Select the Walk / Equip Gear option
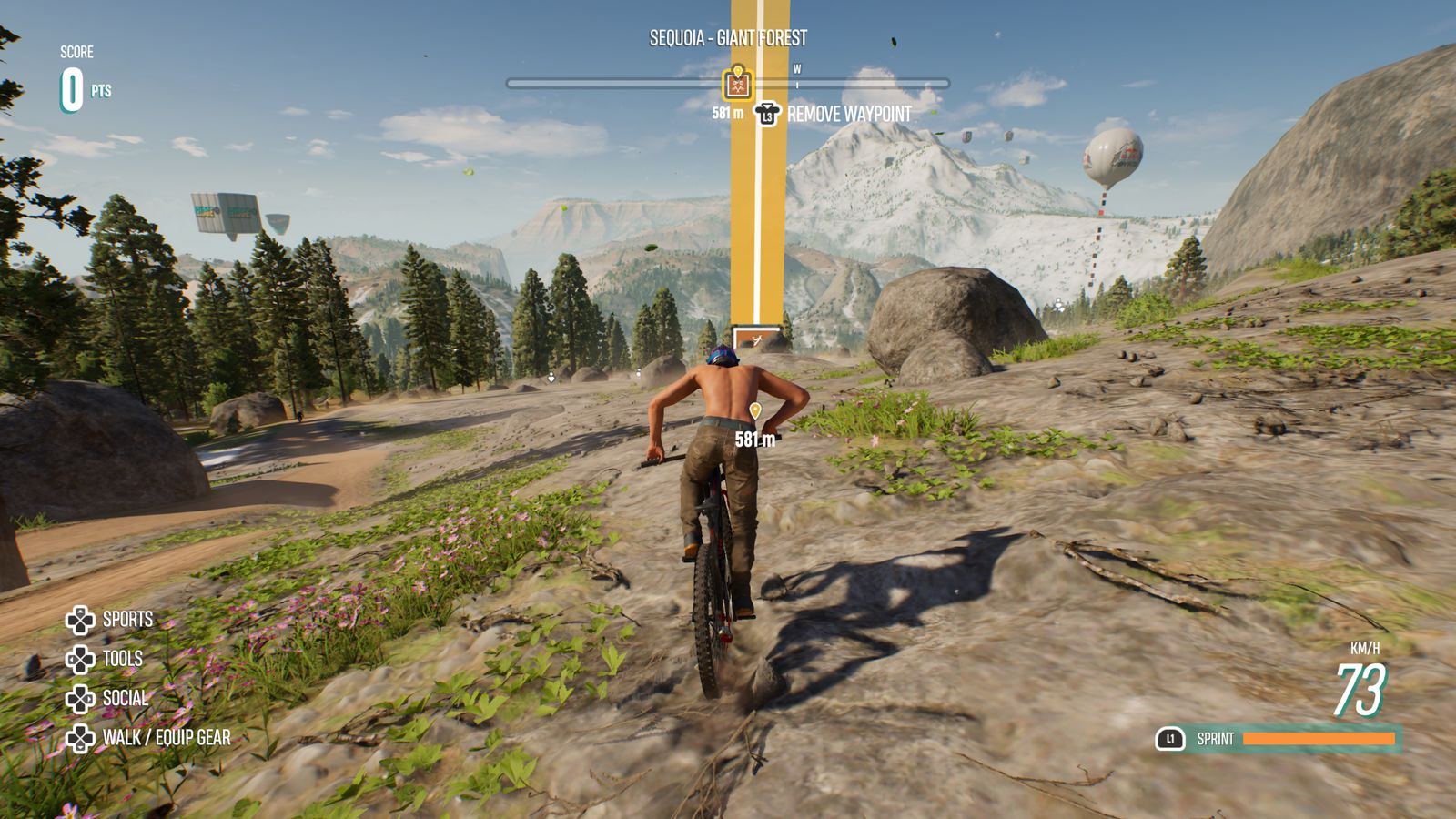Image resolution: width=1456 pixels, height=819 pixels. click(x=148, y=738)
